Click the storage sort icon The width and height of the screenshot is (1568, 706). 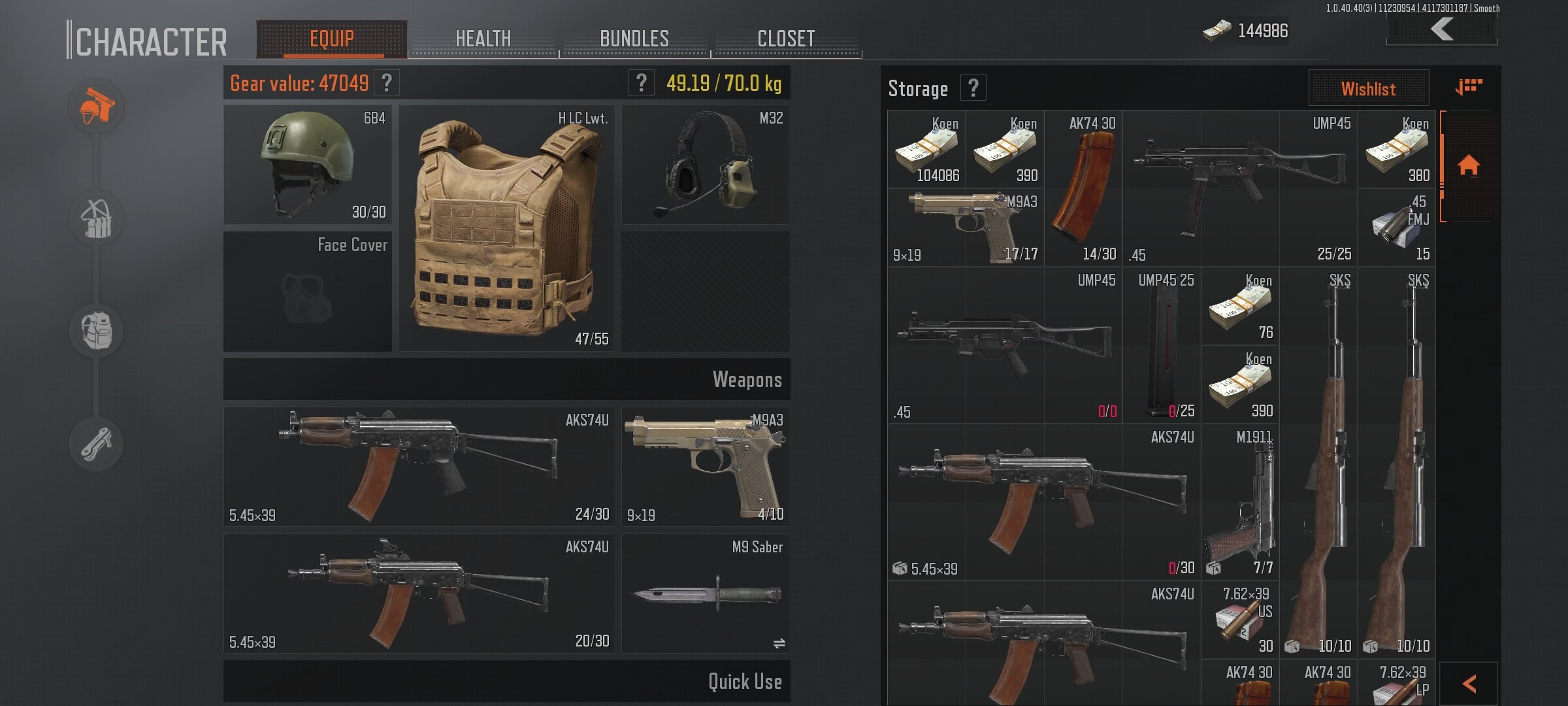pos(1469,87)
